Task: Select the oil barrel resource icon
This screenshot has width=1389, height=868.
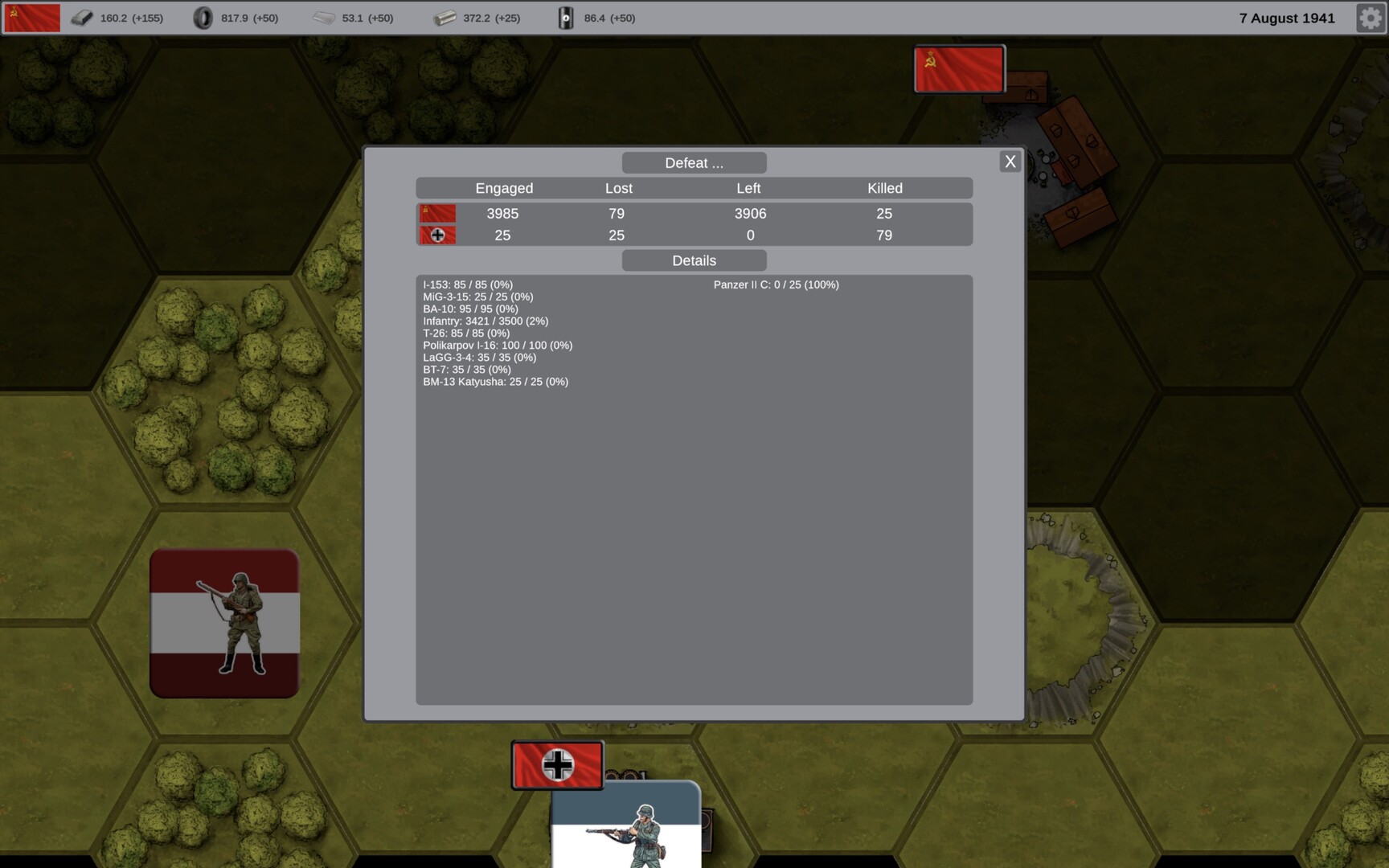Action: [x=567, y=17]
